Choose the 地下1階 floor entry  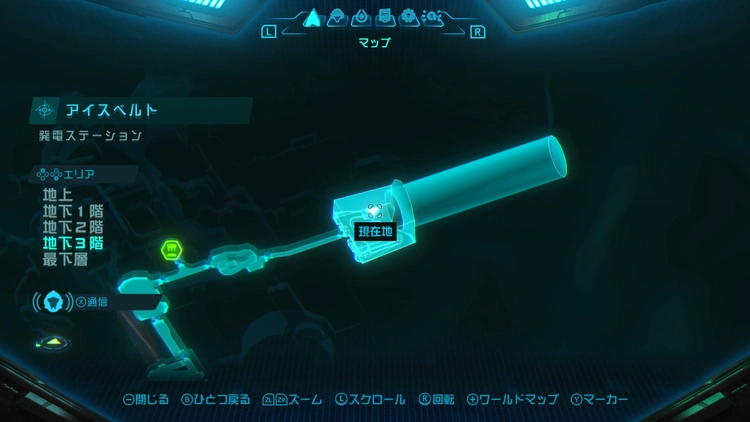(72, 211)
